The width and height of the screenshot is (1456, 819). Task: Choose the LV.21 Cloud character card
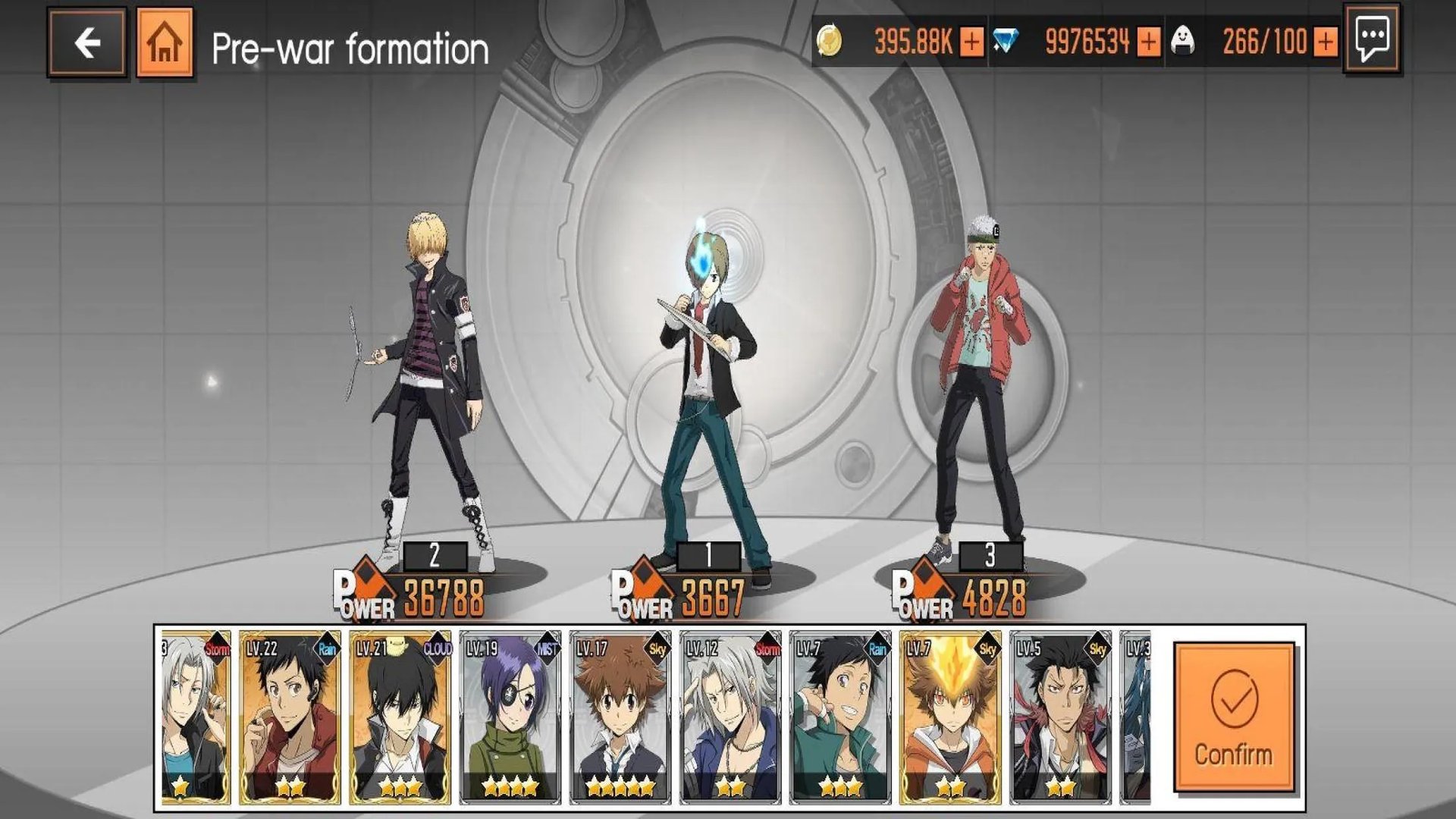click(x=400, y=717)
